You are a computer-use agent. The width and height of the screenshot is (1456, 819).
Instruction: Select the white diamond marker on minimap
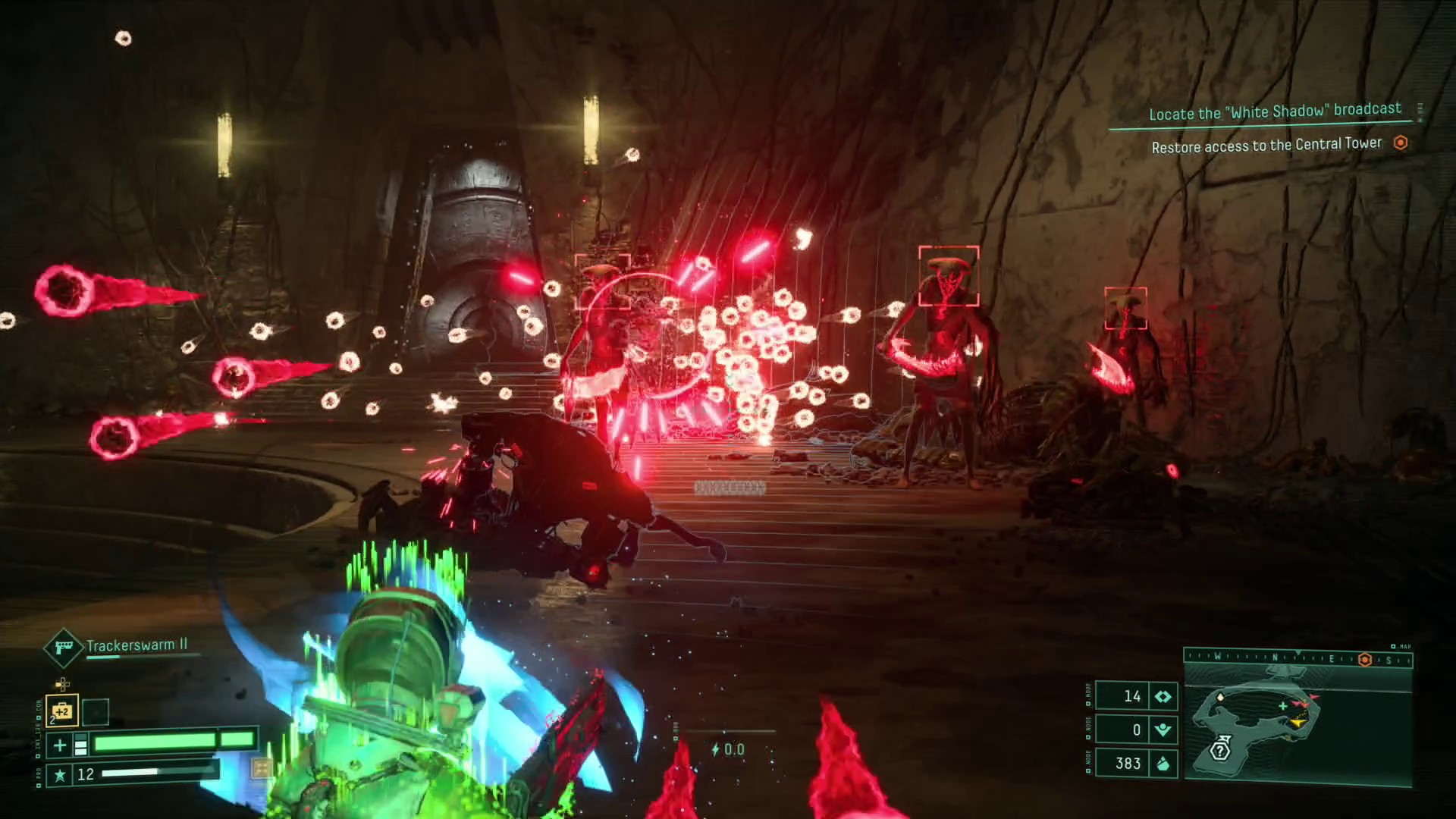click(x=1220, y=696)
